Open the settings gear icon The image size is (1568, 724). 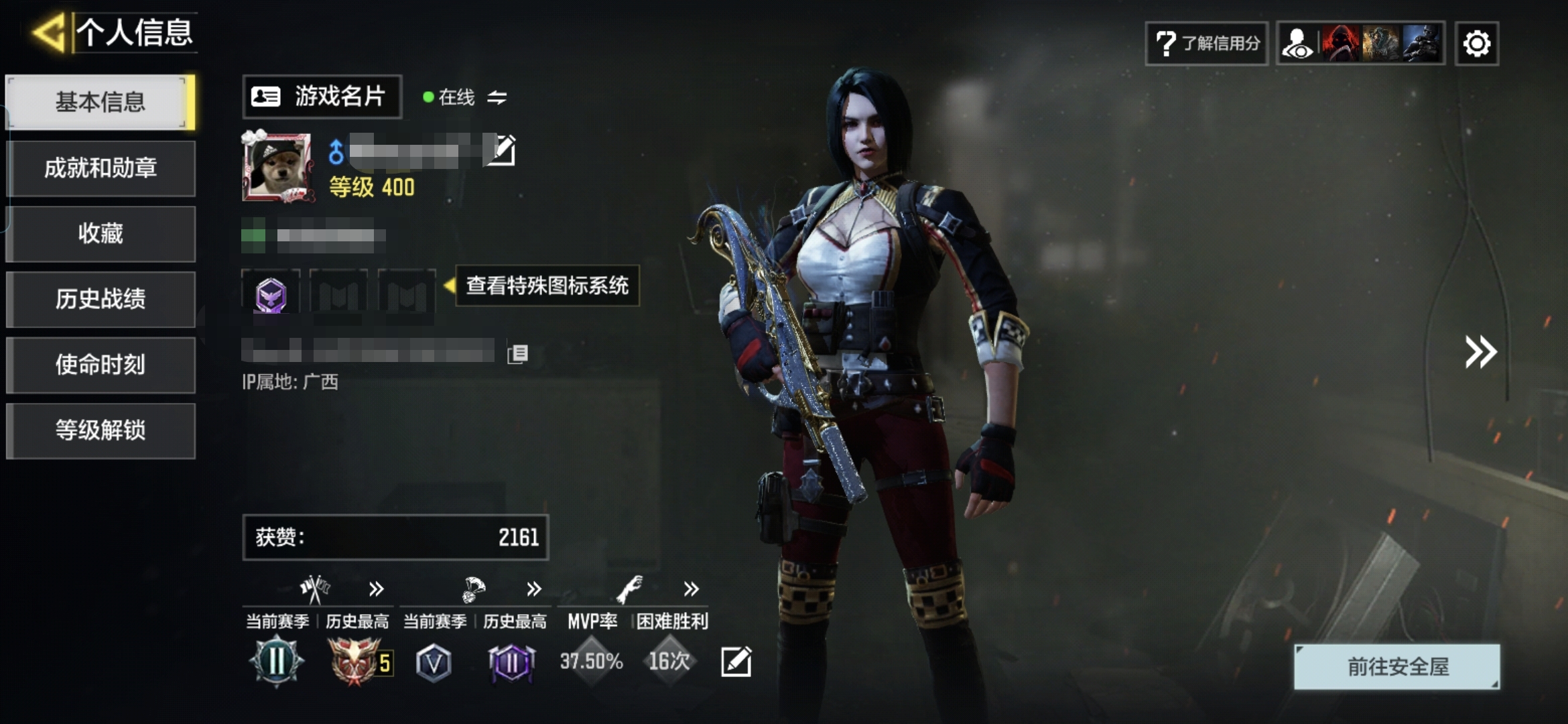click(1477, 44)
